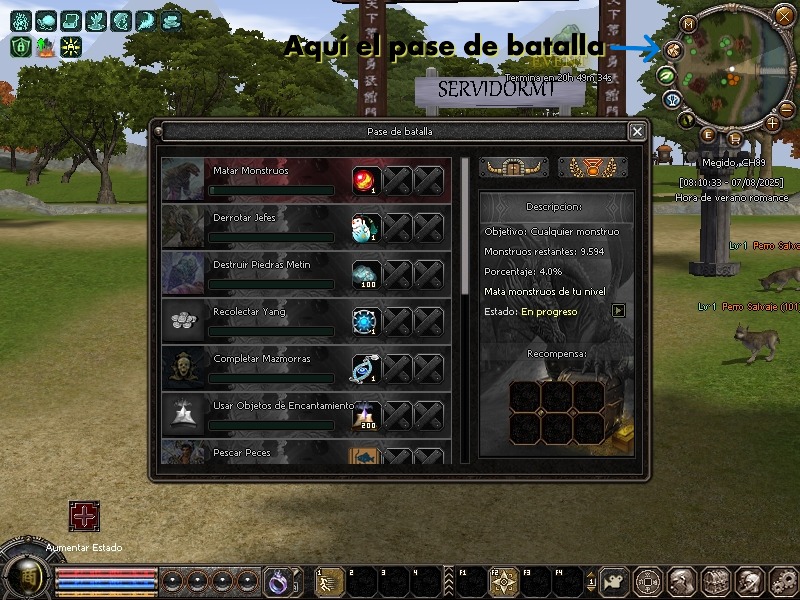The height and width of the screenshot is (600, 800).
Task: Switch to the medal ranking tab
Action: [x=593, y=168]
